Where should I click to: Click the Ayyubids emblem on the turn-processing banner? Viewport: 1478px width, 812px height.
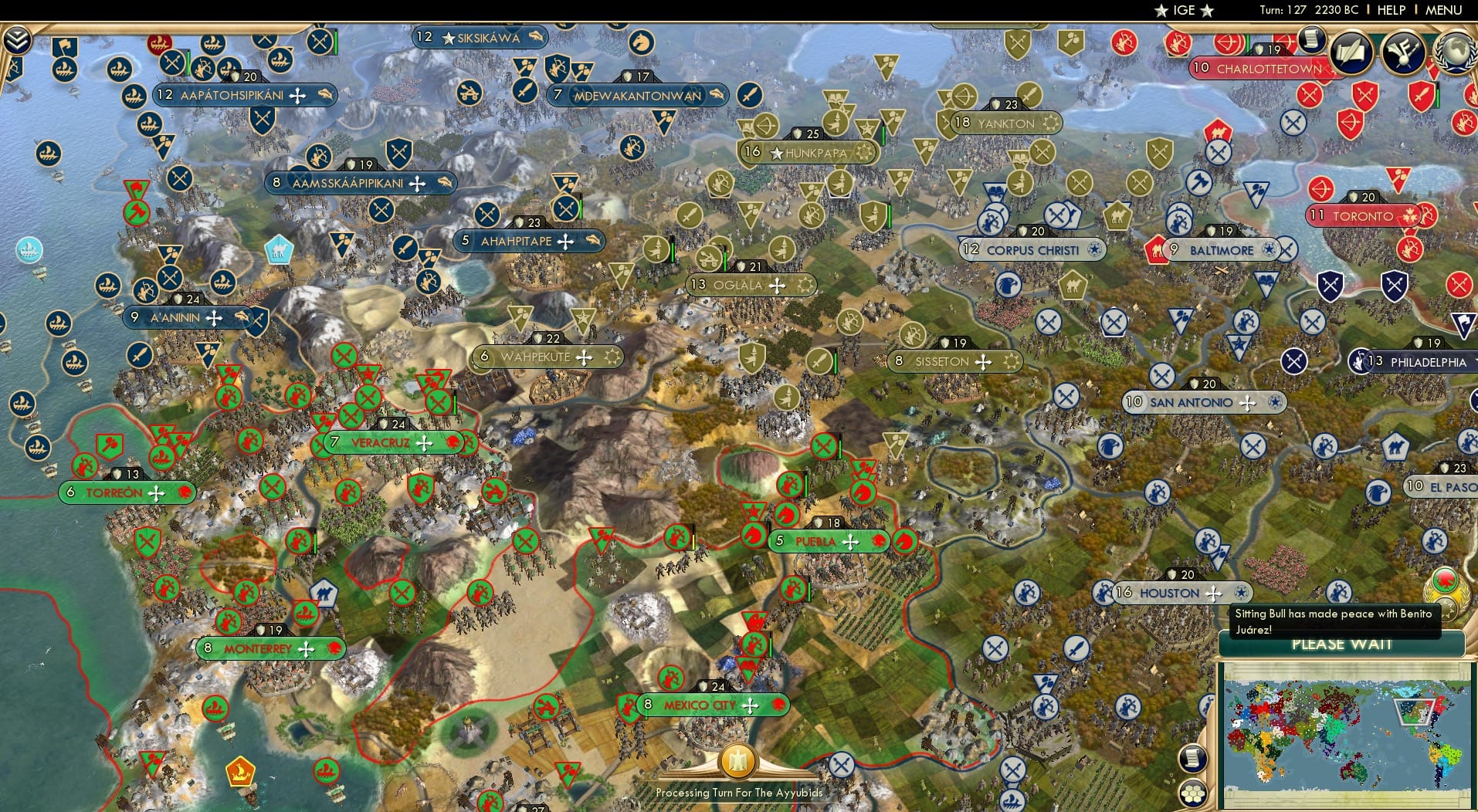coord(738,761)
